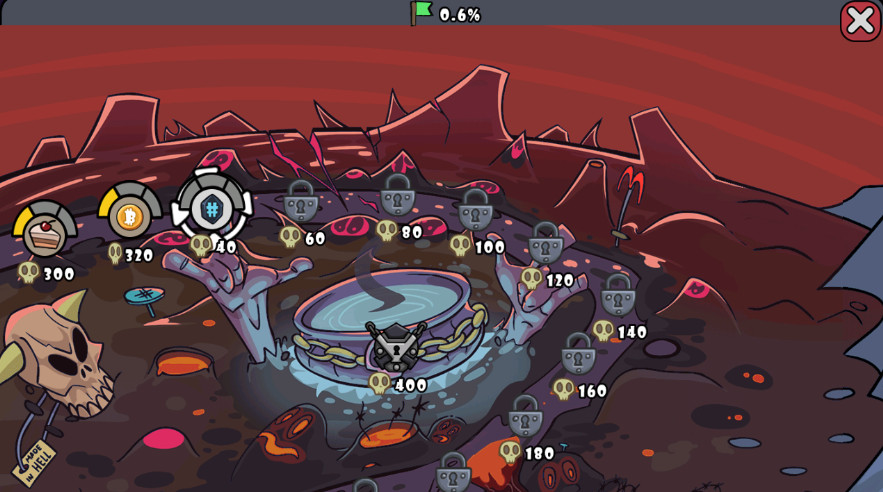Close the level map screen

[x=860, y=20]
